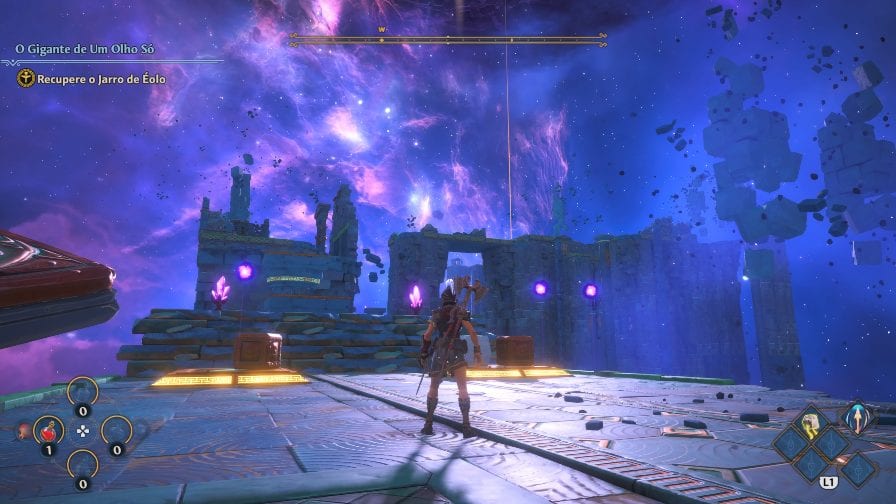Activate the golden fist ability
Screen dimensions: 896x504
pos(809,421)
